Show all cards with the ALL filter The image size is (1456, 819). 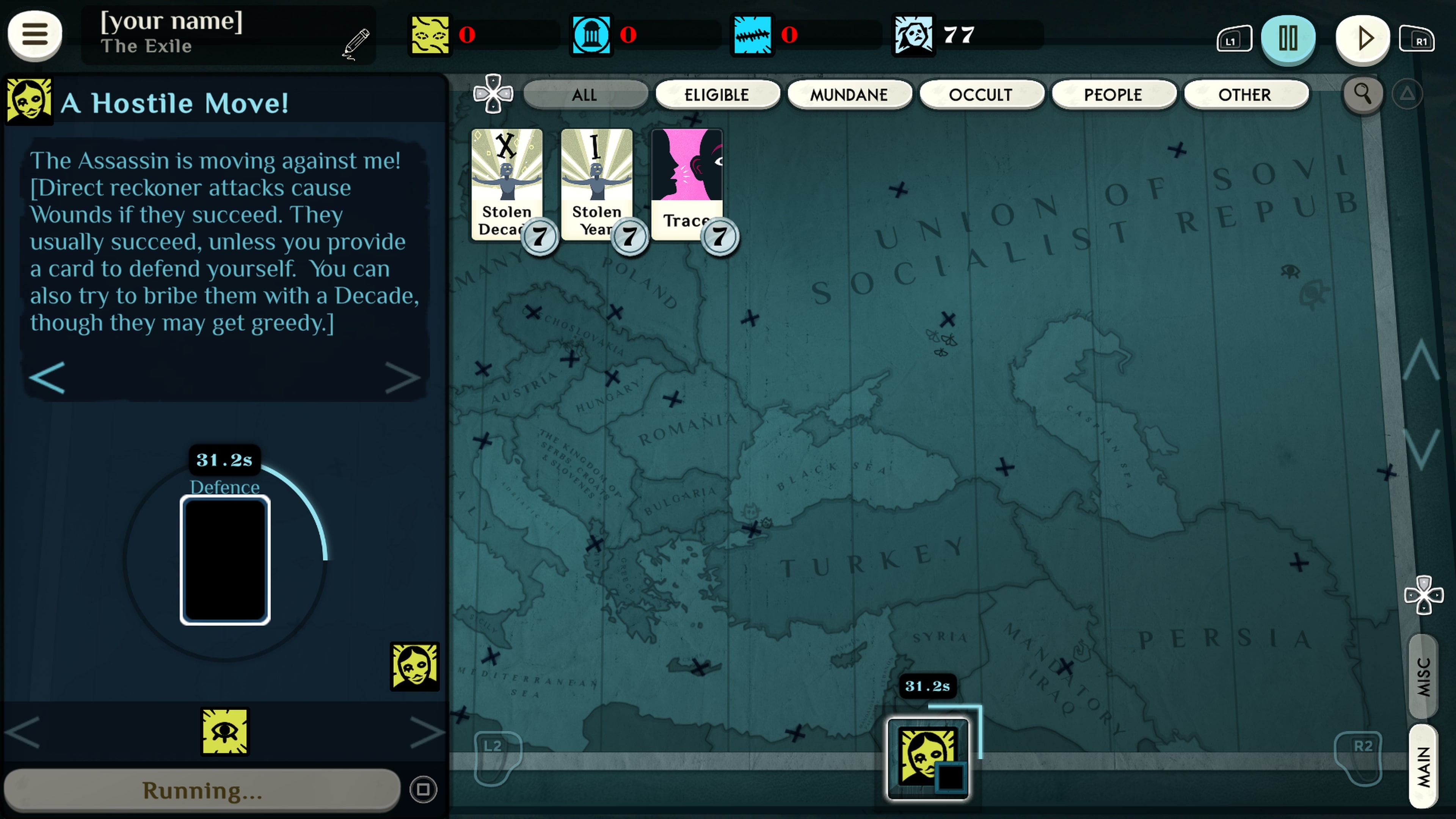tap(584, 94)
